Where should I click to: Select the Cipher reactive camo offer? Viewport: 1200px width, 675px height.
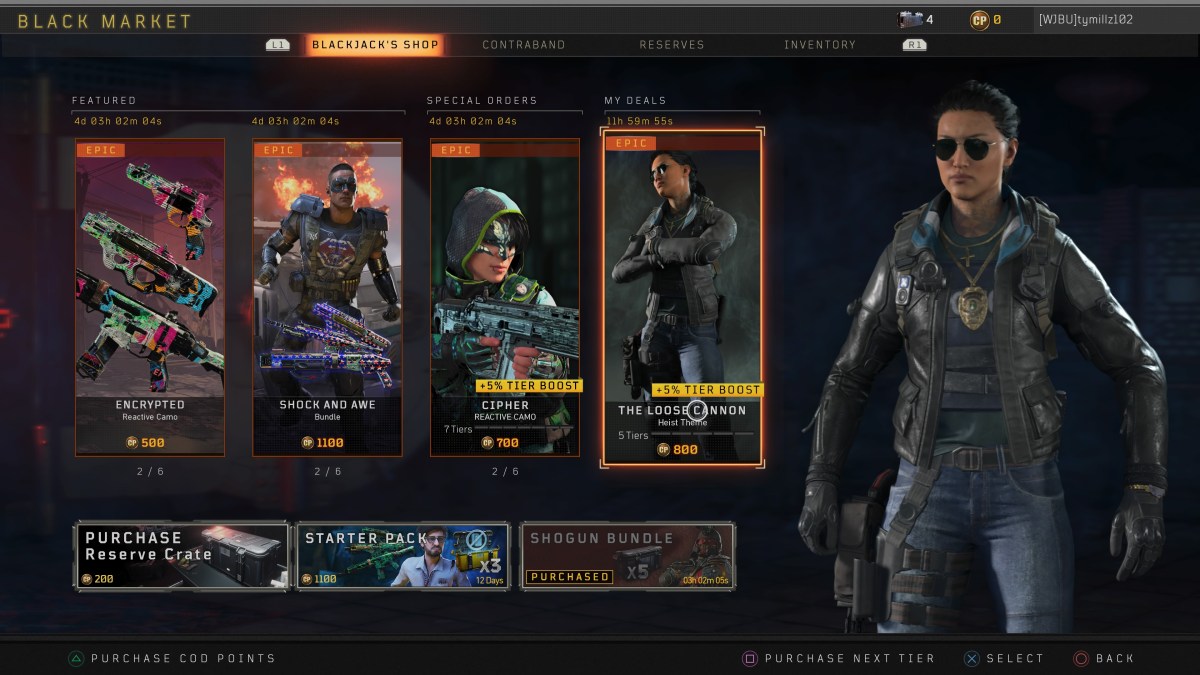pos(505,297)
